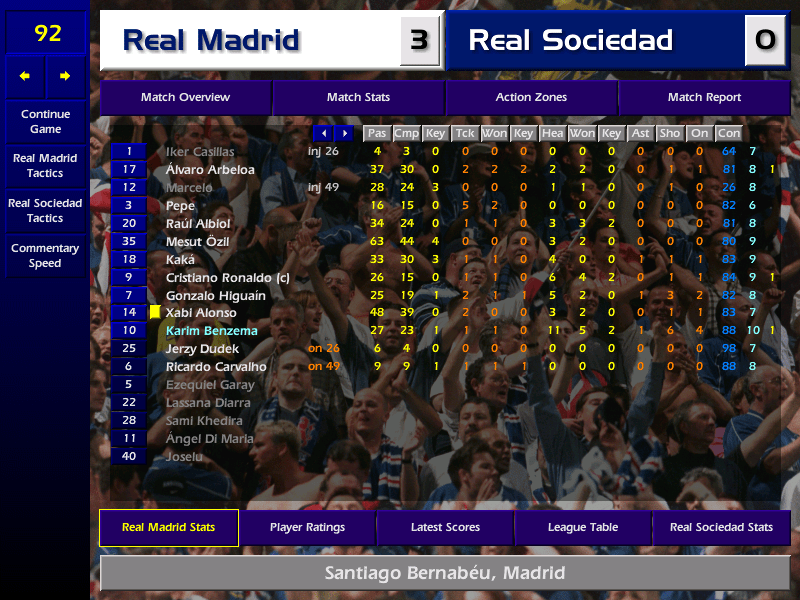
Task: Open the Match Report
Action: 704,97
